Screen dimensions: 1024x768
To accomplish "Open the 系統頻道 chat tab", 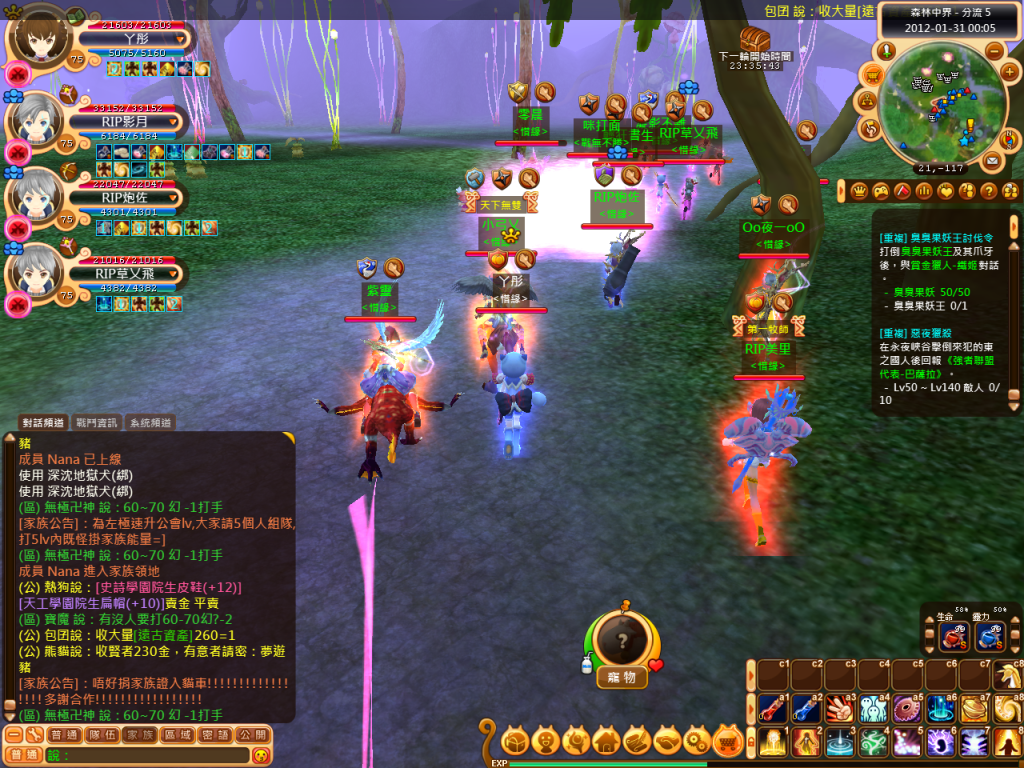I will click(x=150, y=423).
